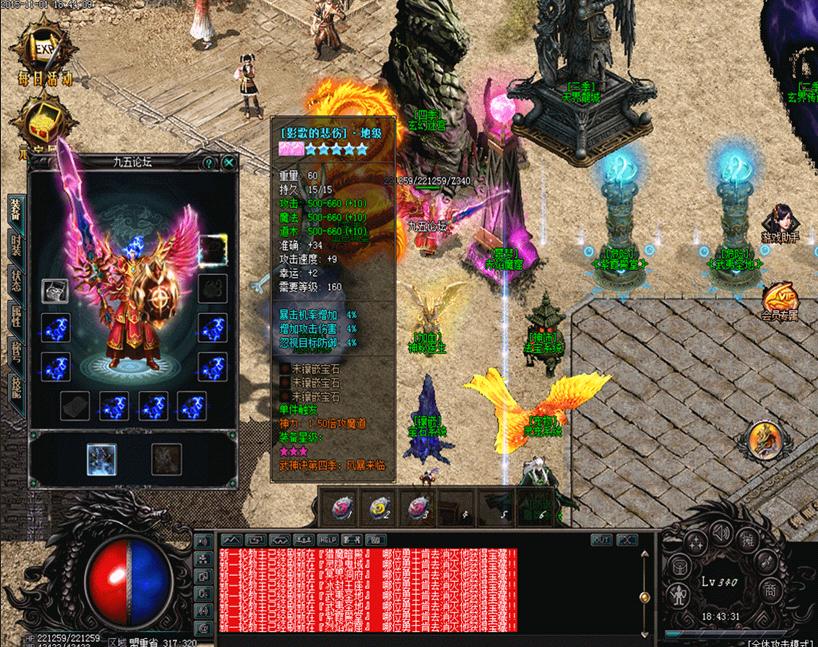Use the yellow potion in hotbar slot 2

378,509
